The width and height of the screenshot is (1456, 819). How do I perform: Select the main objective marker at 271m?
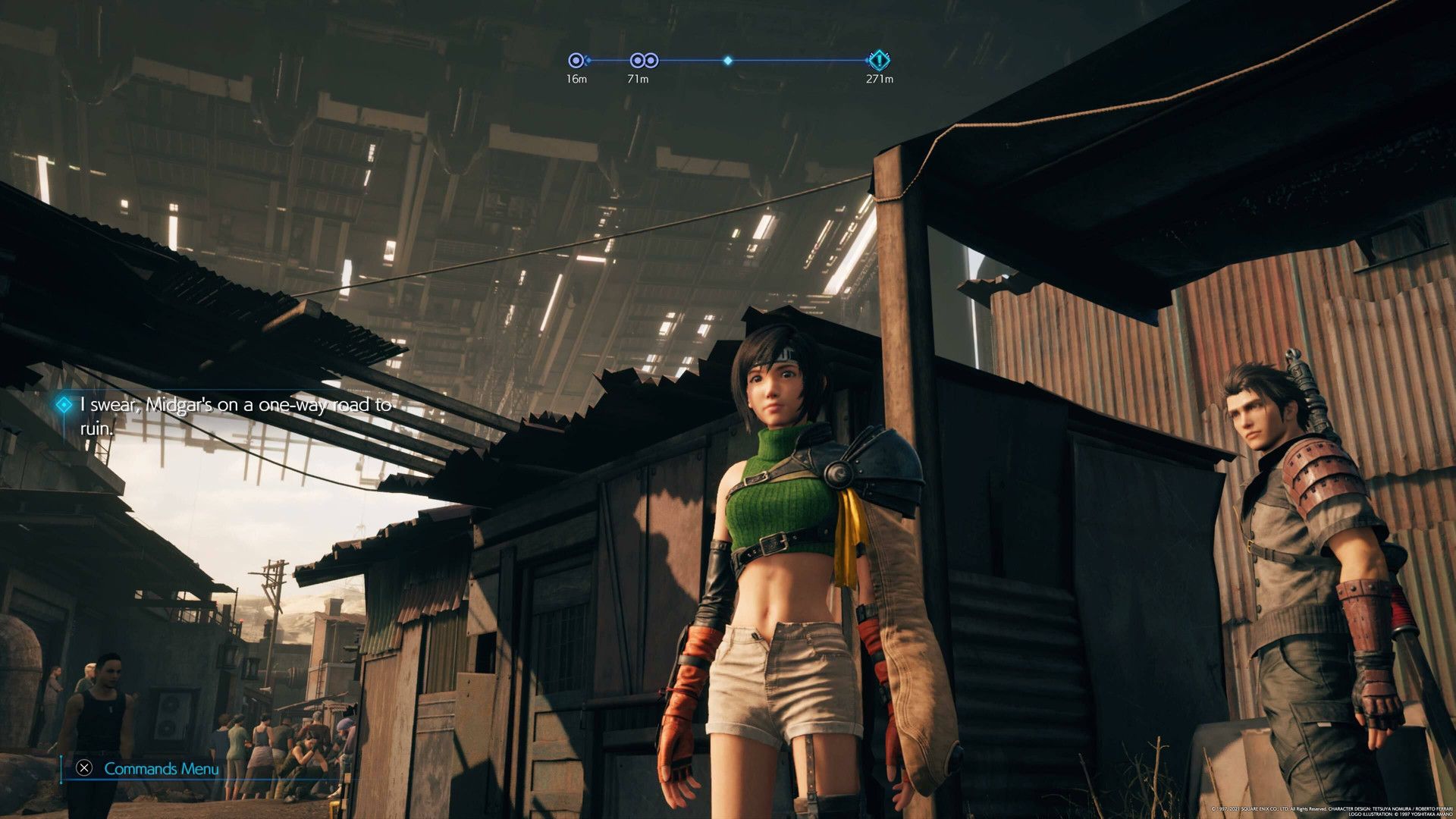(878, 60)
